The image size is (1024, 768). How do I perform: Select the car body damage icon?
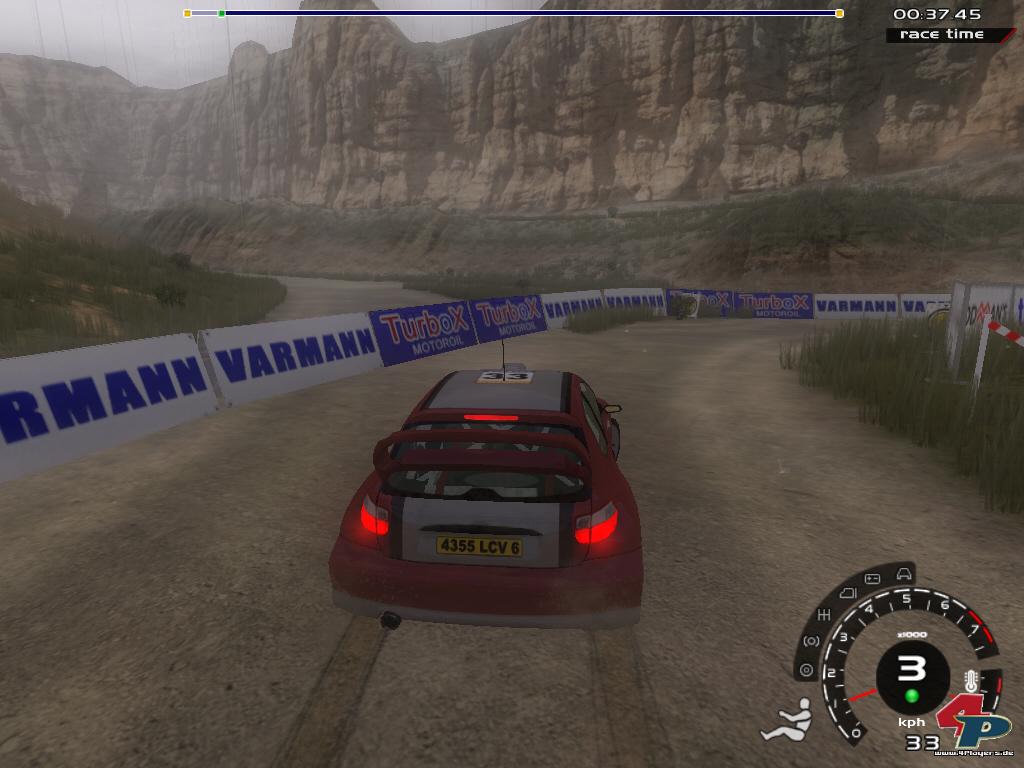coord(904,573)
